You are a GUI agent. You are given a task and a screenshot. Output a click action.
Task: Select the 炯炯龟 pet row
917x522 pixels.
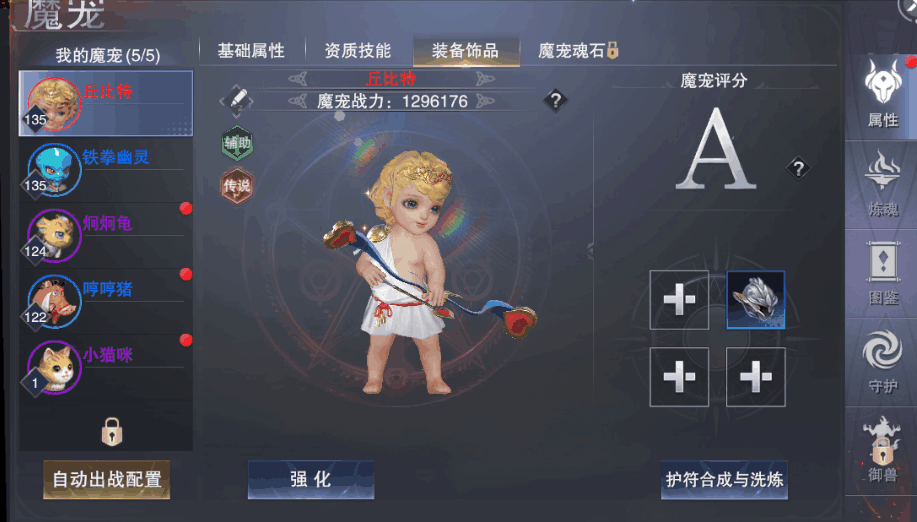click(106, 234)
